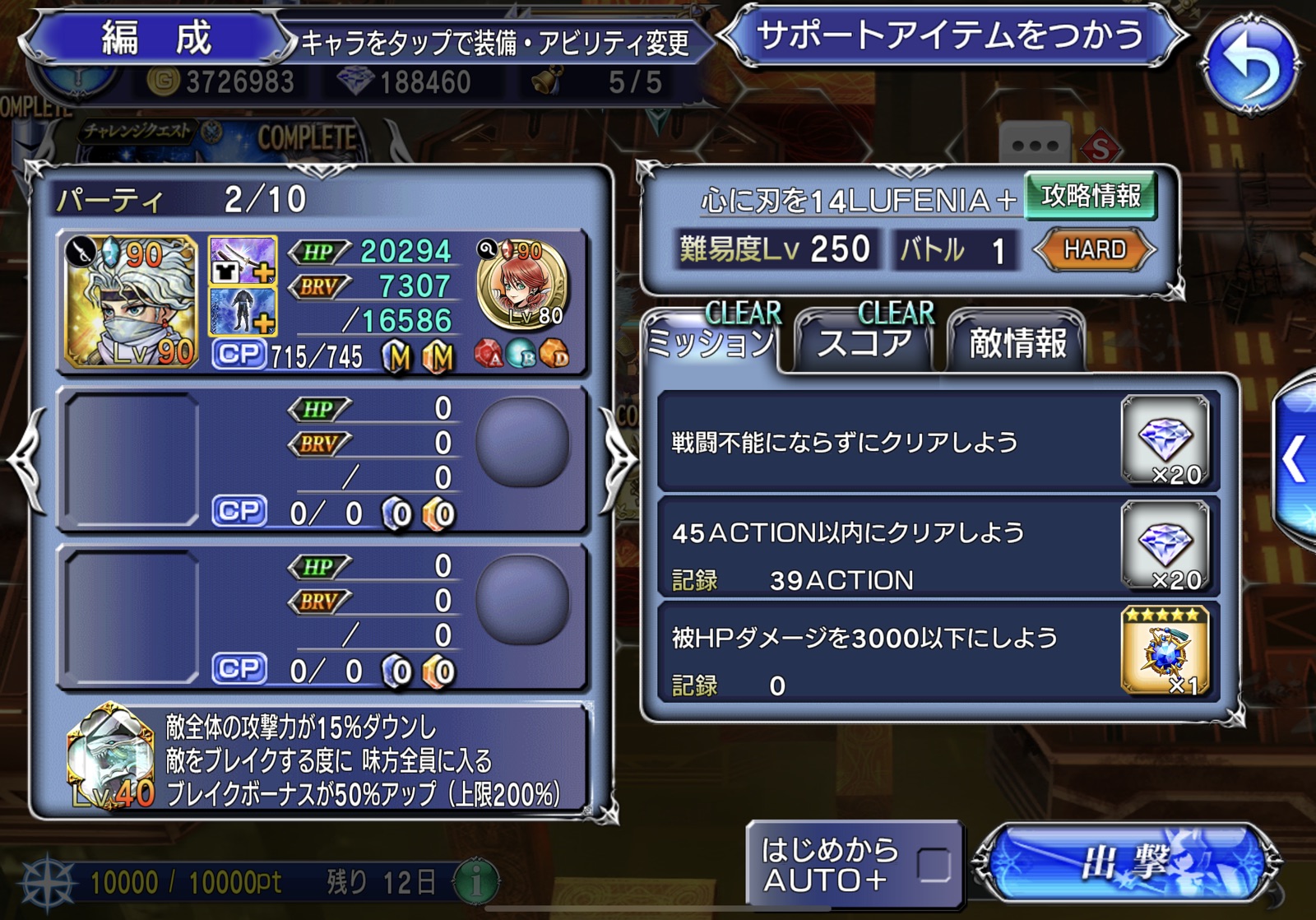The image size is (1316, 920).
Task: Open the chat bubble icon
Action: click(1036, 146)
